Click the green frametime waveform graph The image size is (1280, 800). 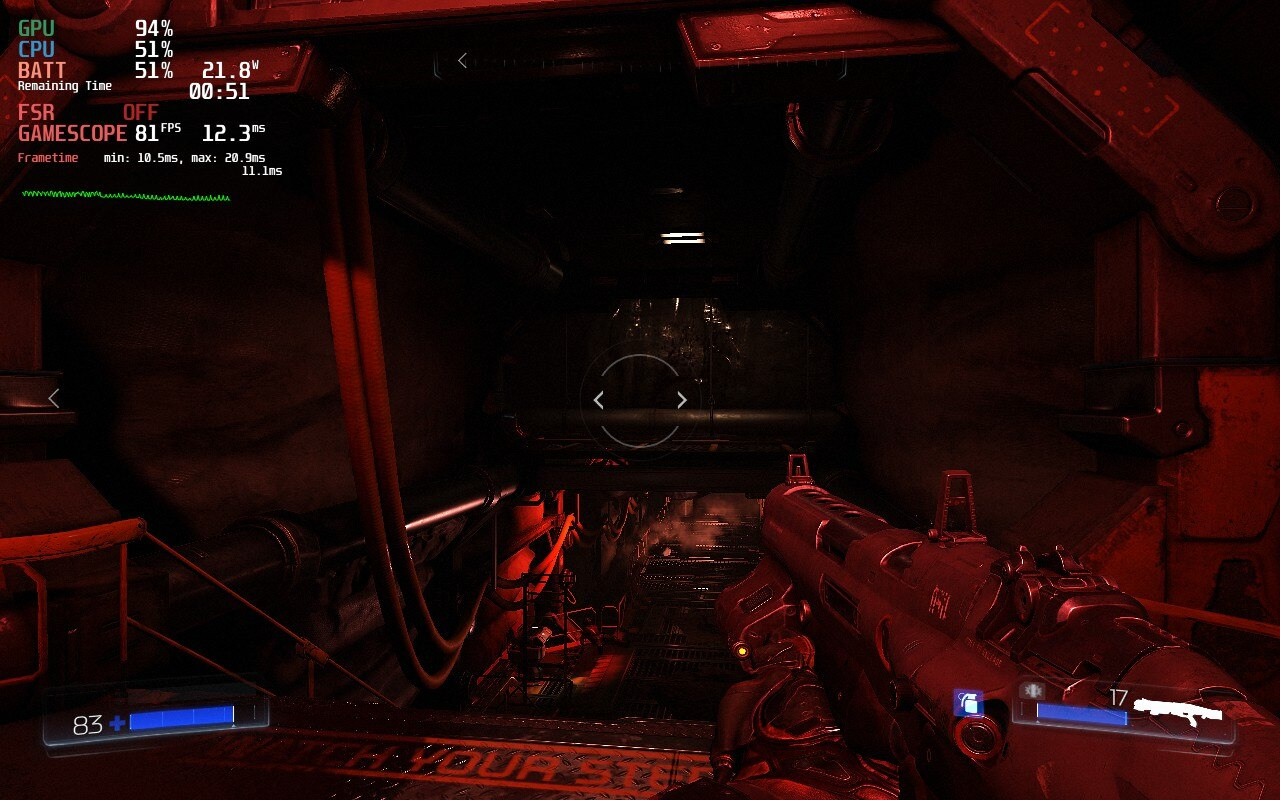pyautogui.click(x=125, y=196)
